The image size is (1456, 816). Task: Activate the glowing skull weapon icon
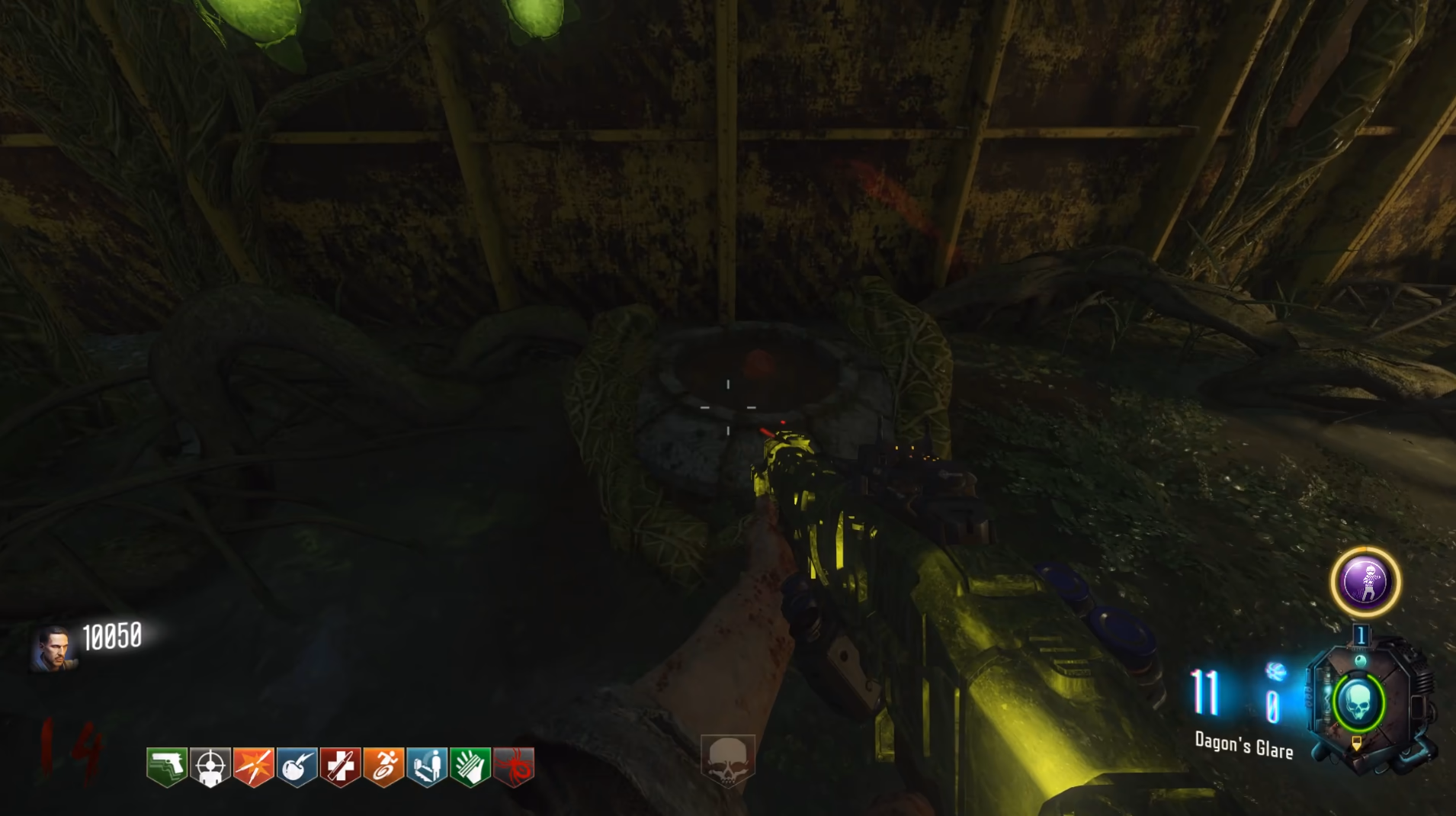tap(1358, 703)
